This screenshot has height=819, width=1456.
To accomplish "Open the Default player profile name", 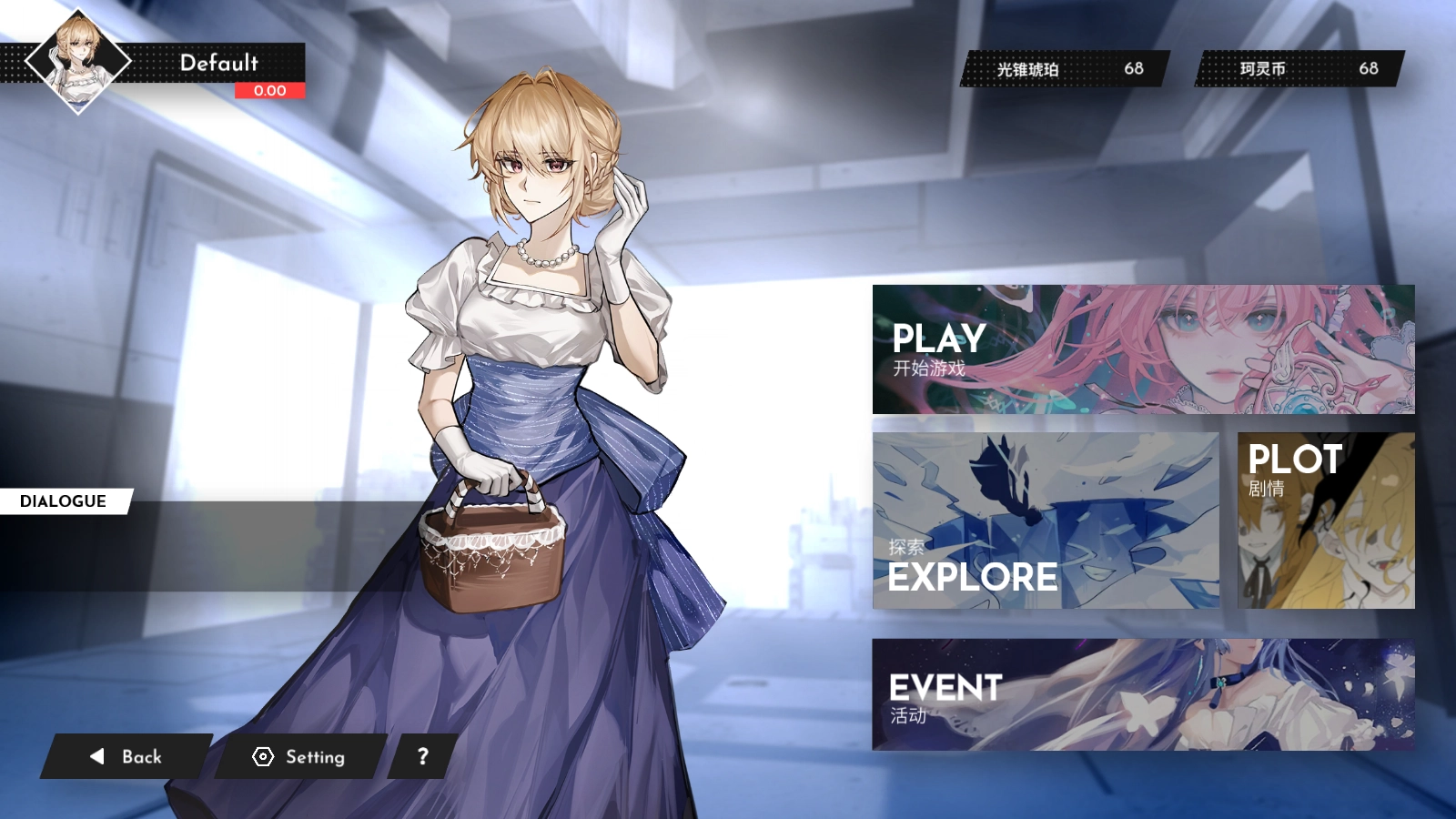I will [x=218, y=63].
